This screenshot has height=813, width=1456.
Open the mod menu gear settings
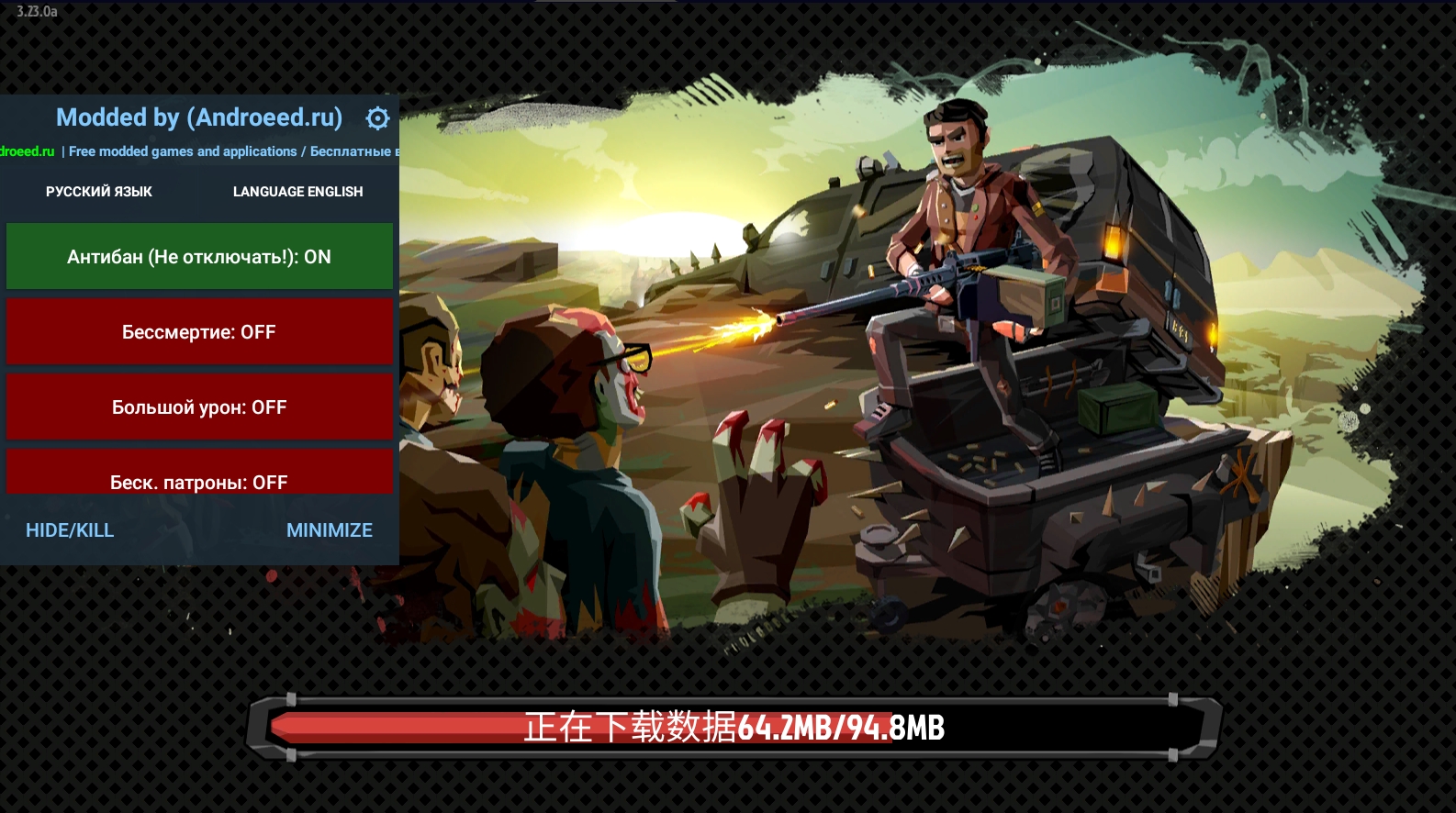[377, 118]
